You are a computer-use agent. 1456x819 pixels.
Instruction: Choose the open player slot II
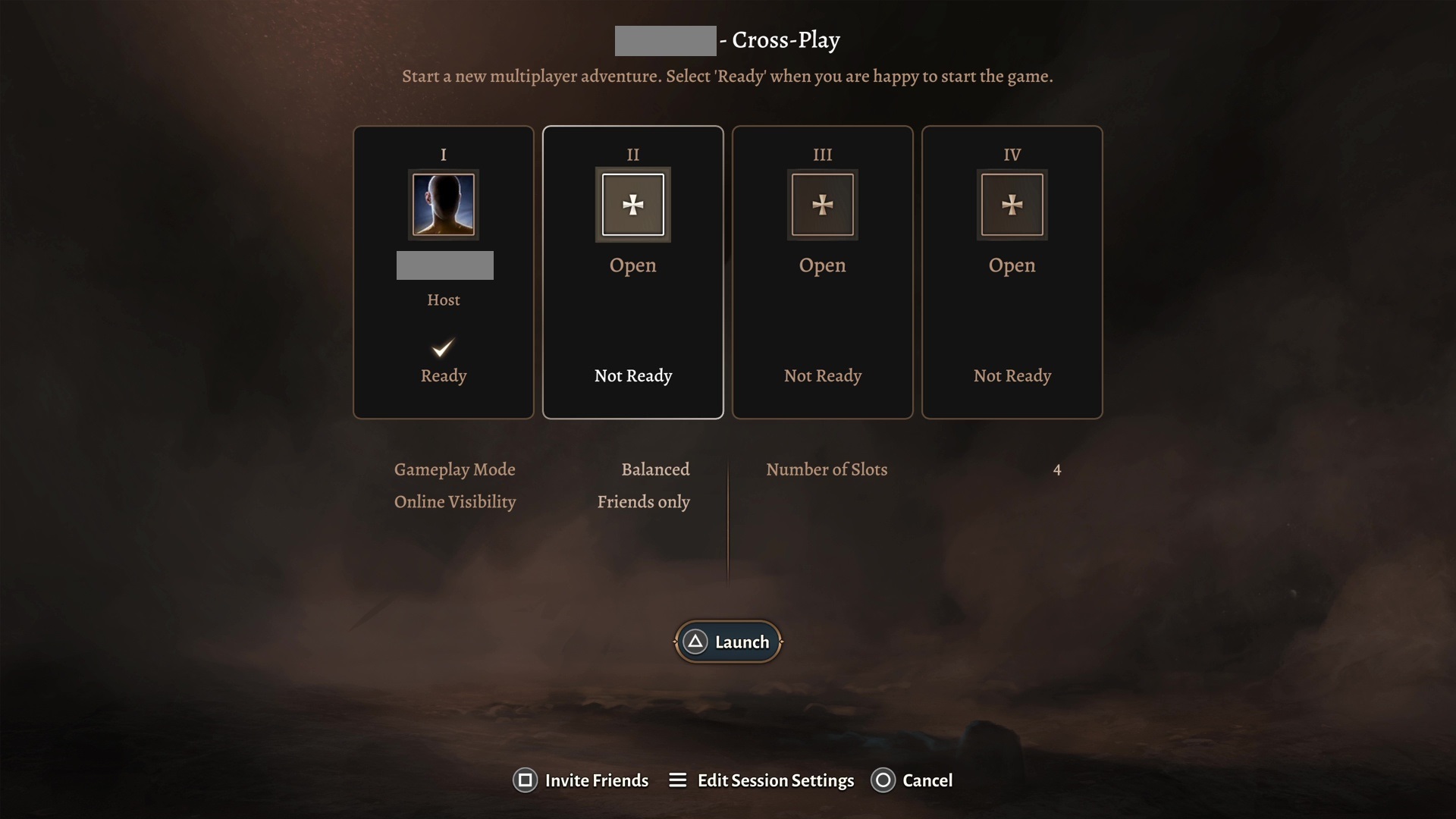[x=633, y=205]
